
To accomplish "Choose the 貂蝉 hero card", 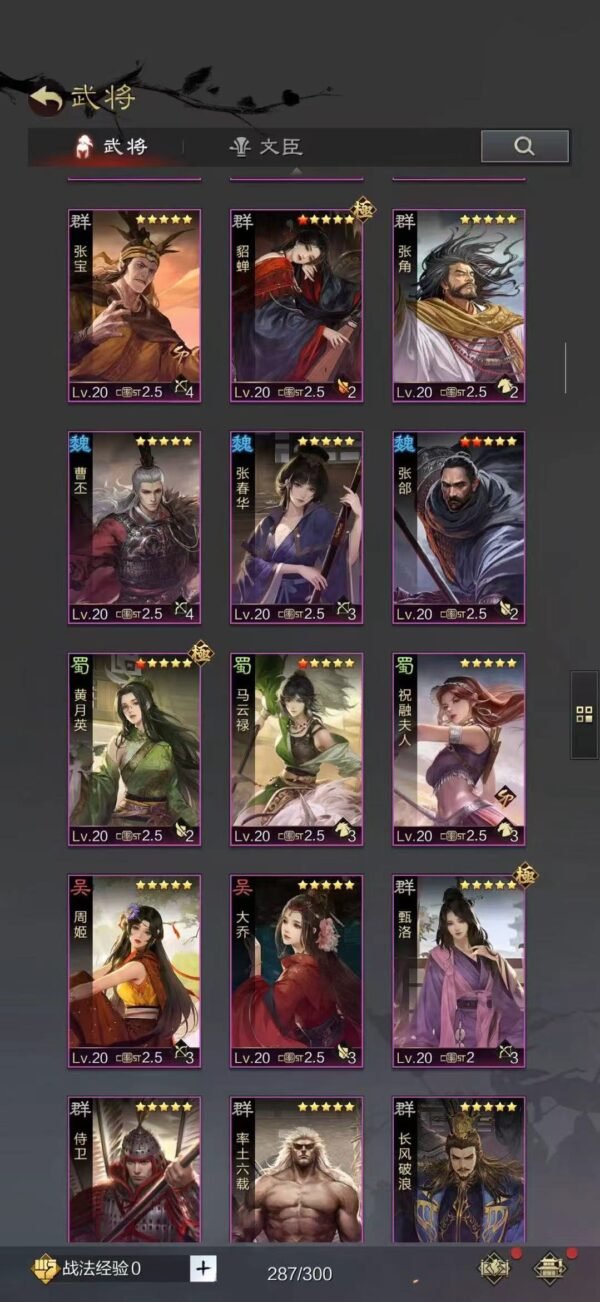I will pyautogui.click(x=296, y=305).
